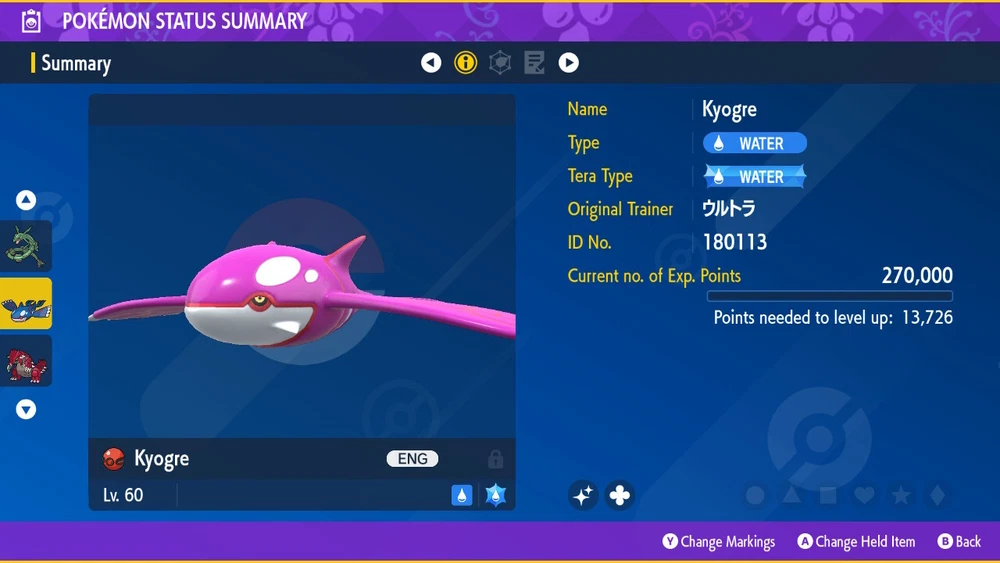Toggle the star marking
Screen dimensions: 1000x563
900,495
